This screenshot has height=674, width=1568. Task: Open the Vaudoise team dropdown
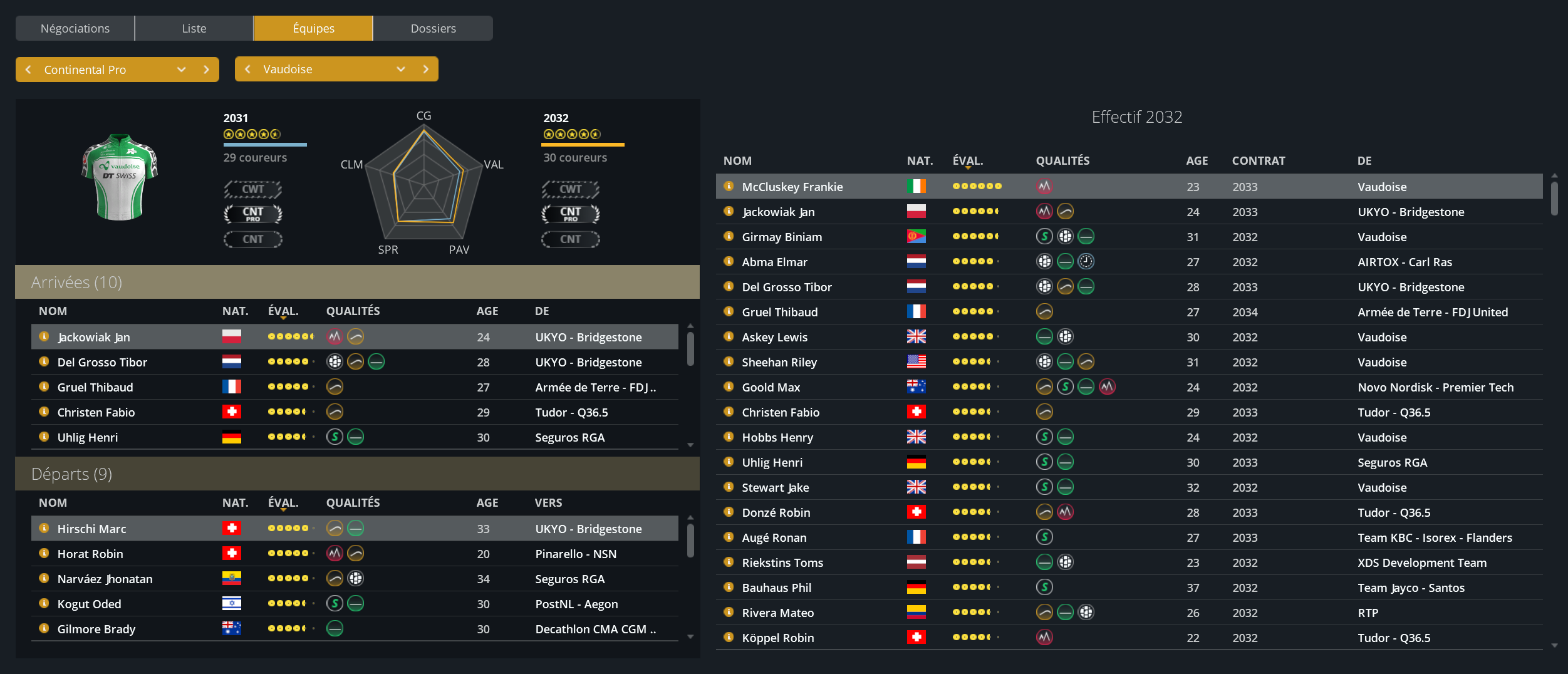tap(400, 69)
